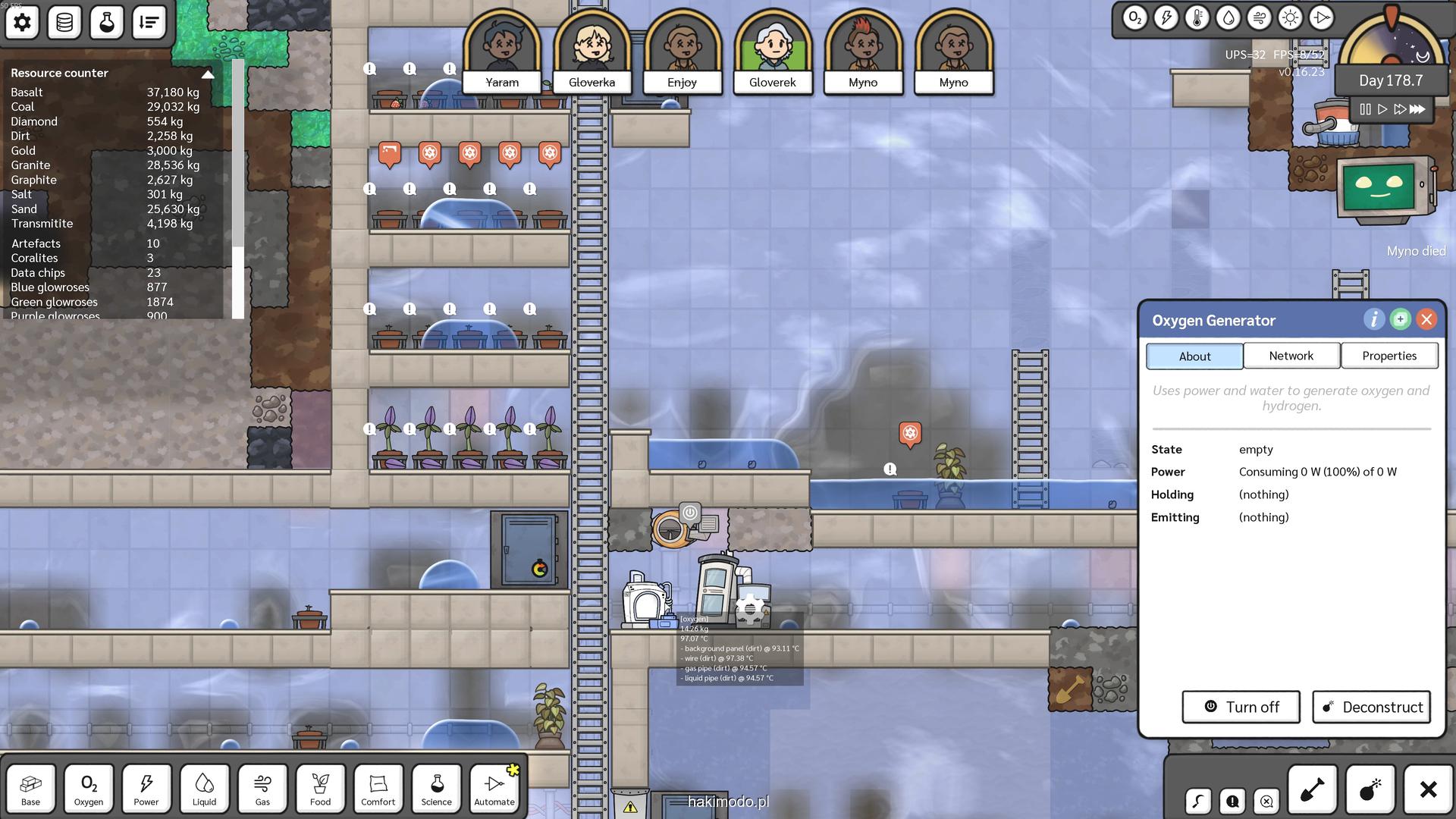Screen dimensions: 1456x819
Task: Collapse the Resource counter panel
Action: pyautogui.click(x=208, y=74)
